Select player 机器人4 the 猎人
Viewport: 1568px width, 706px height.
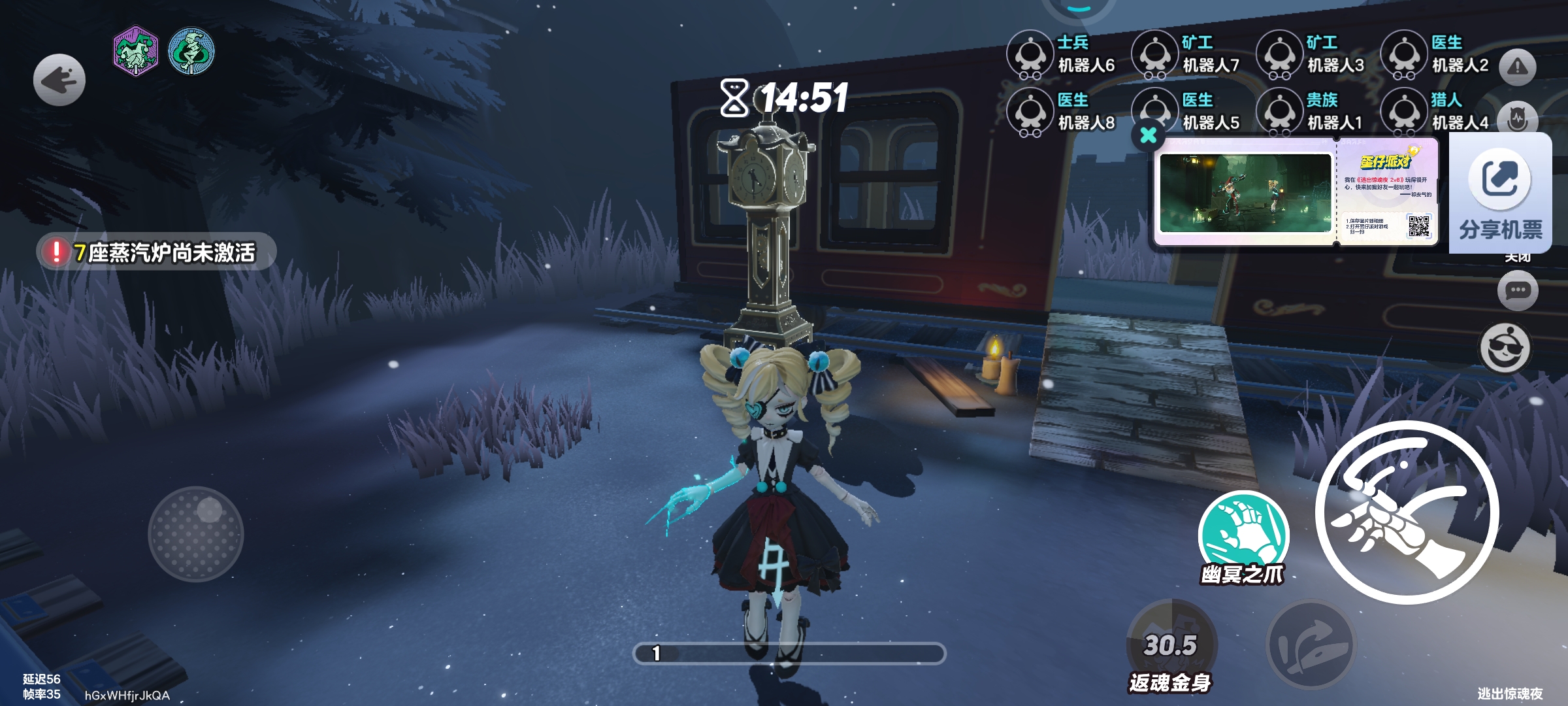(1435, 112)
